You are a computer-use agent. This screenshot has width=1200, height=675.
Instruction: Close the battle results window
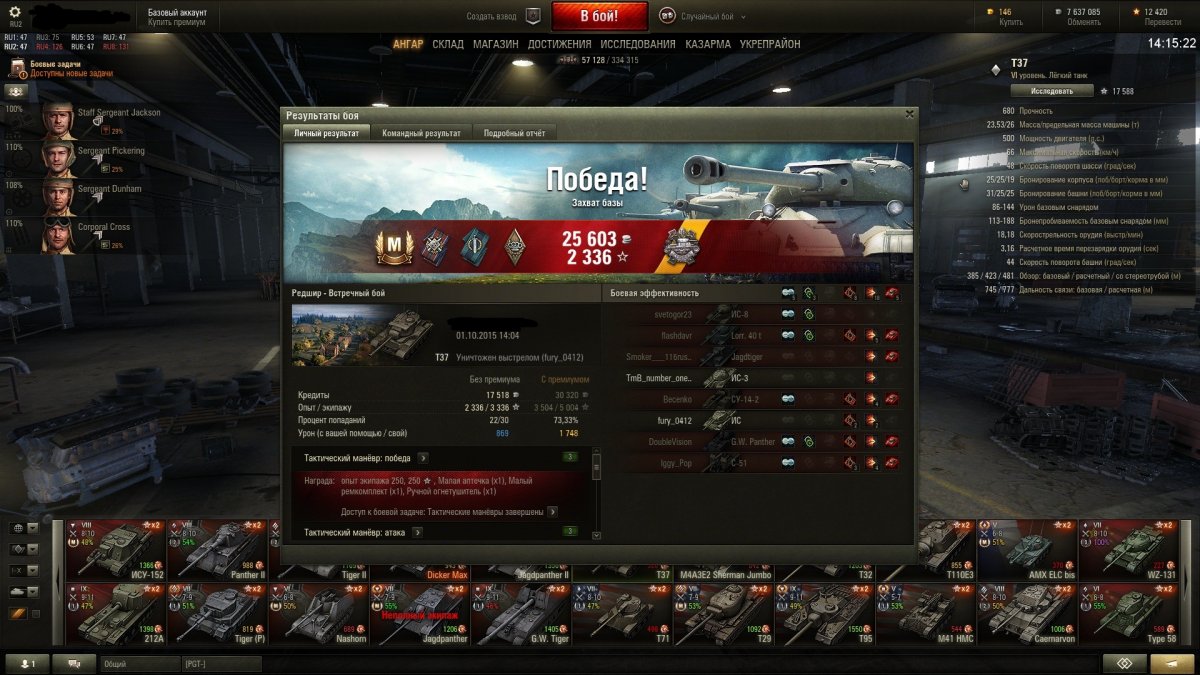[909, 114]
